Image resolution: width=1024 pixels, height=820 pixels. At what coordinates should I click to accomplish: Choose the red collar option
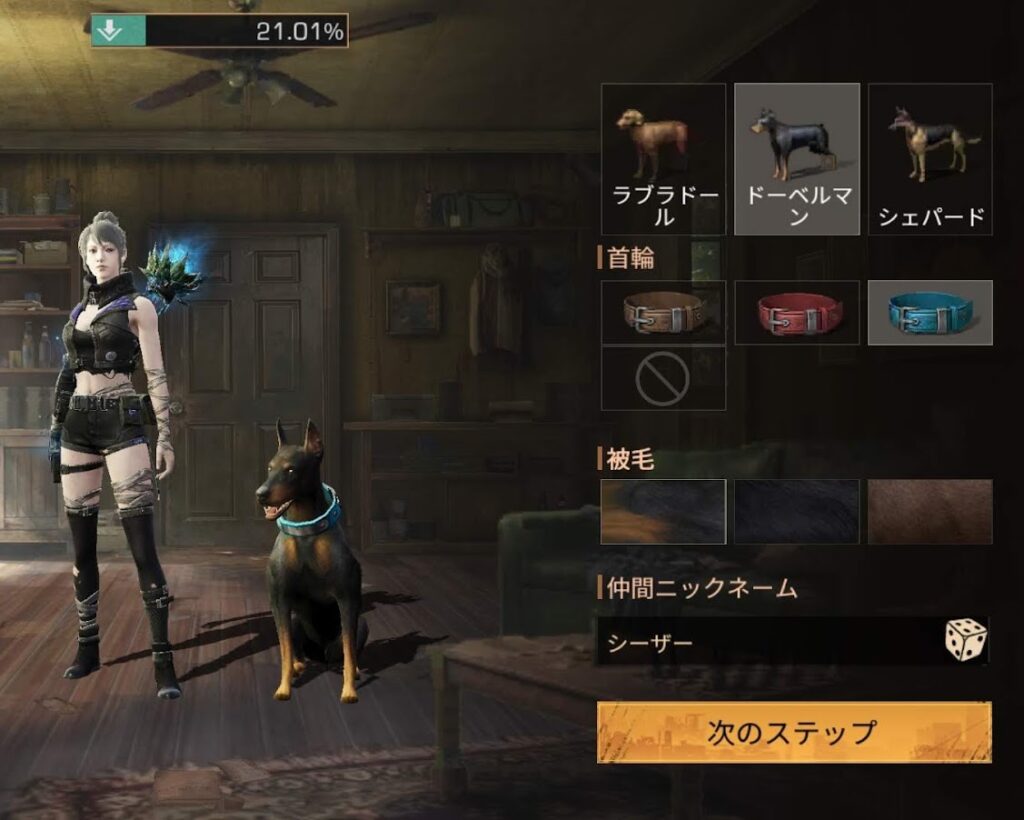point(797,313)
